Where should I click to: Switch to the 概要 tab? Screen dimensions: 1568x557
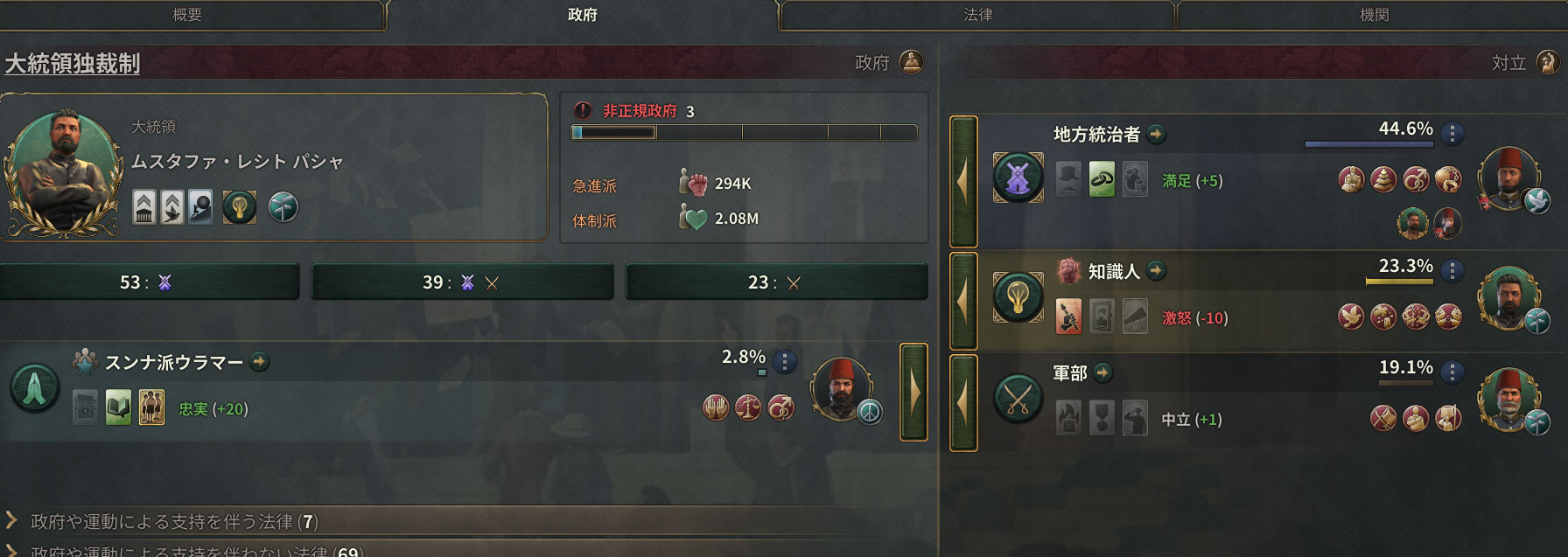pyautogui.click(x=187, y=15)
